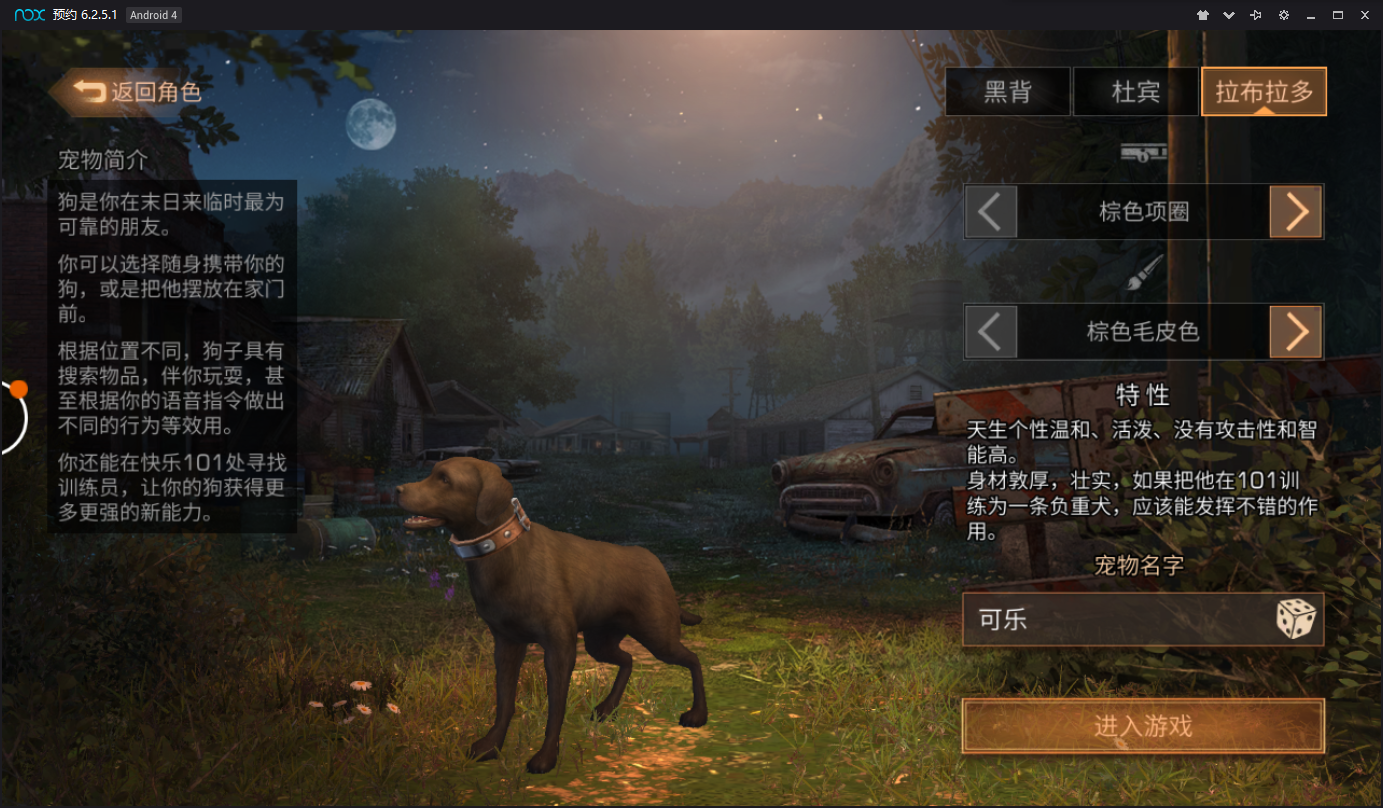
Task: Open Nox emulator settings gear
Action: click(x=1284, y=15)
